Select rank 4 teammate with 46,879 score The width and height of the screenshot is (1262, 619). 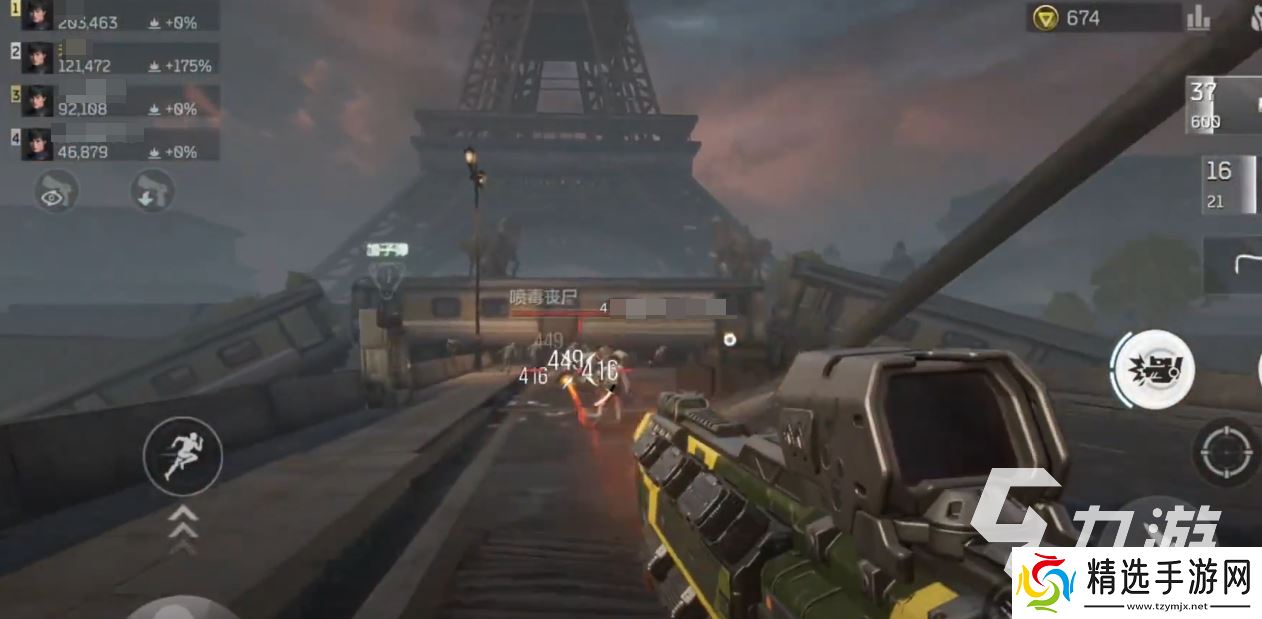tap(115, 144)
